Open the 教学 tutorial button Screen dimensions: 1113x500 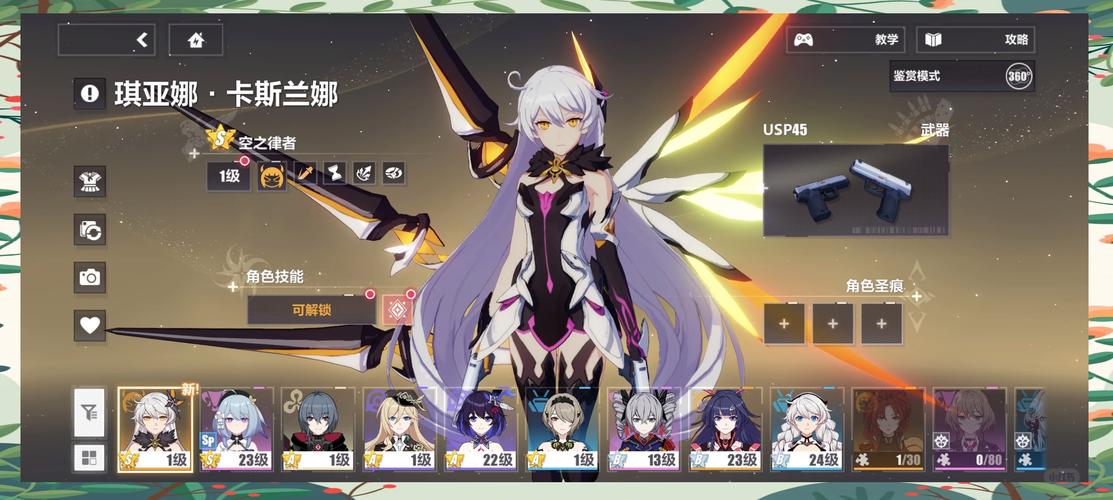[x=845, y=40]
